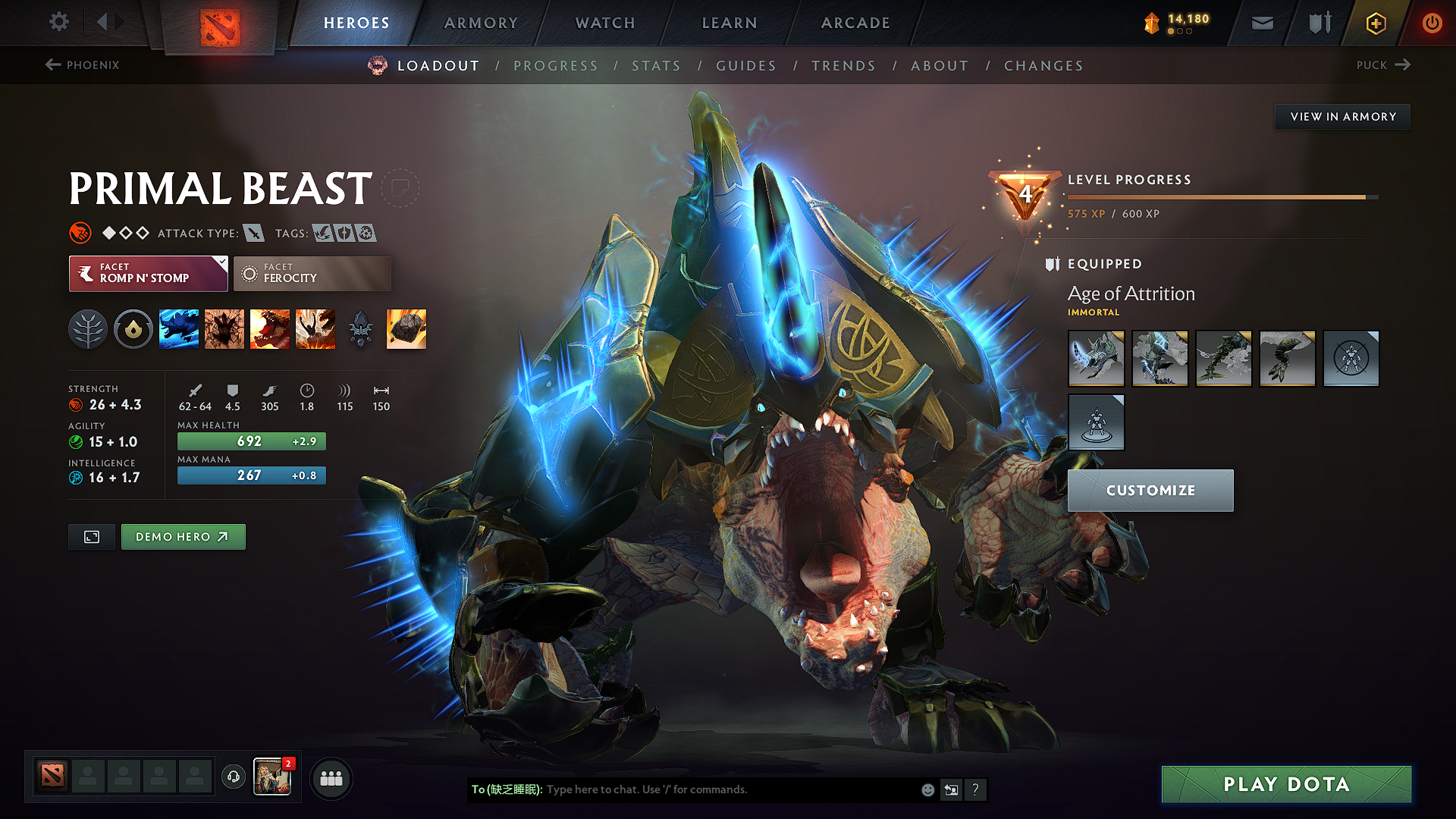Type in the chat input field
Image resolution: width=1456 pixels, height=819 pixels.
(x=682, y=789)
